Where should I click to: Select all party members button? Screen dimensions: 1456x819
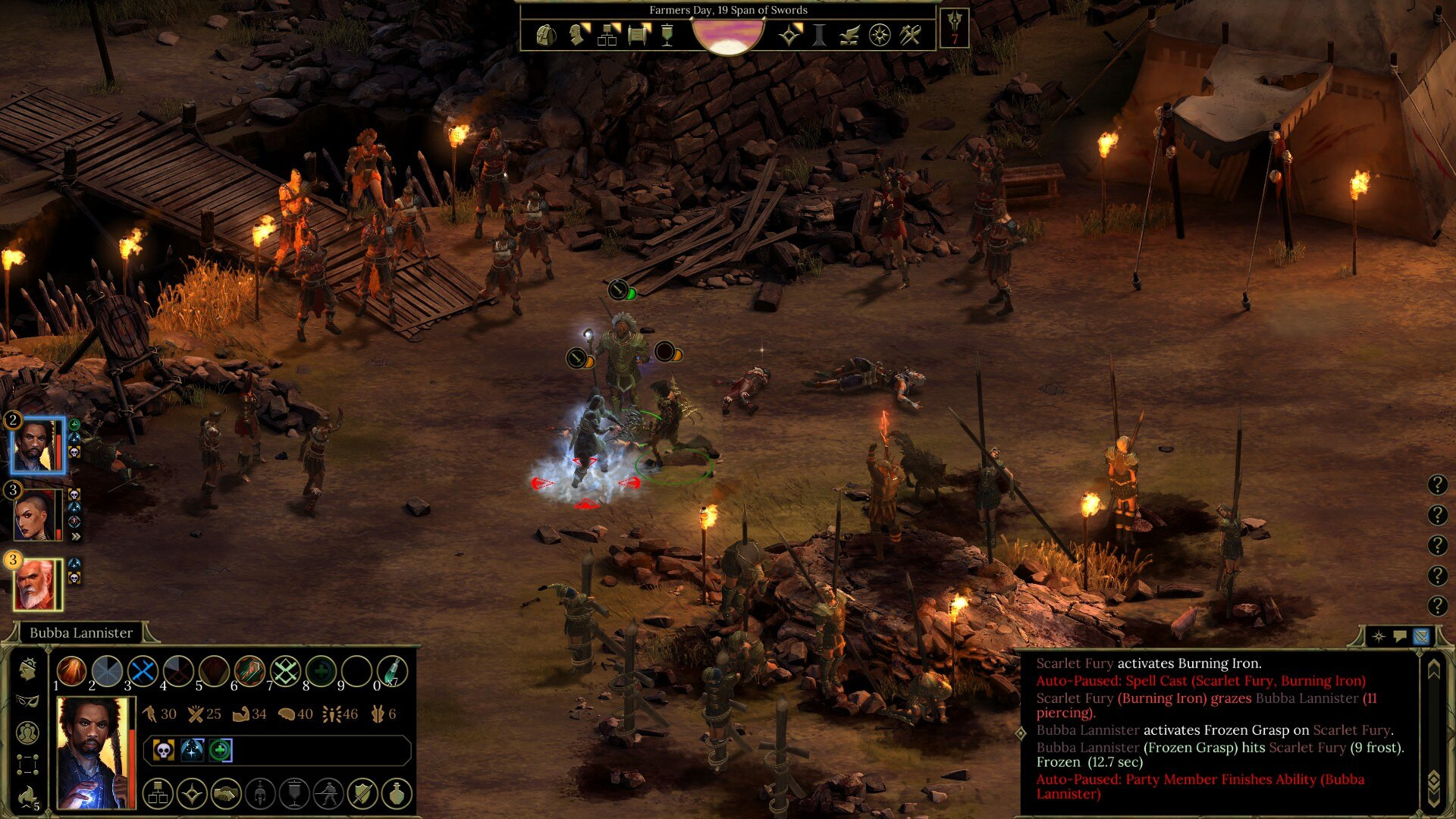27,733
